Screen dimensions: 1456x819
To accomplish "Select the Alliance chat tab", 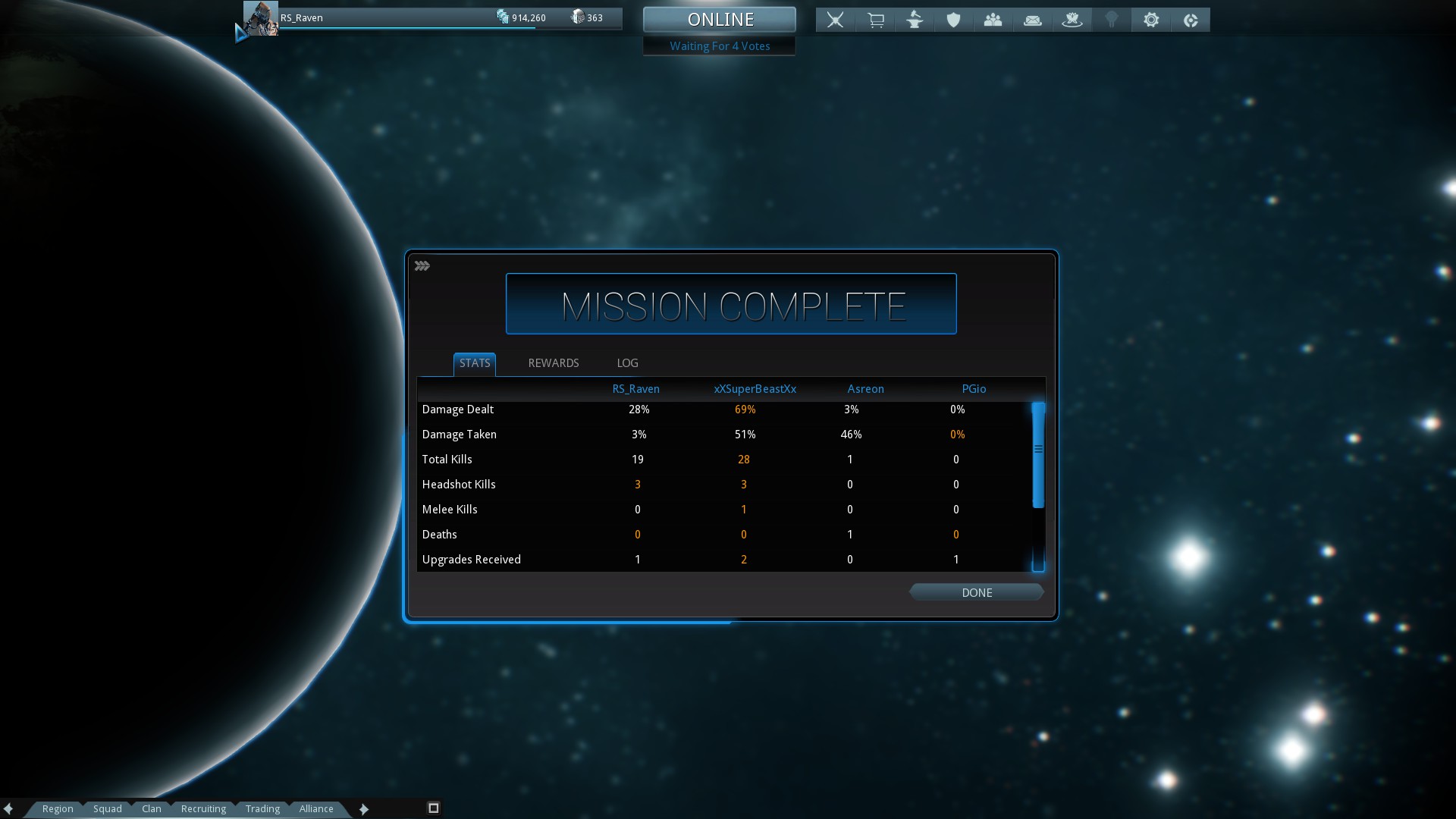I will point(315,808).
